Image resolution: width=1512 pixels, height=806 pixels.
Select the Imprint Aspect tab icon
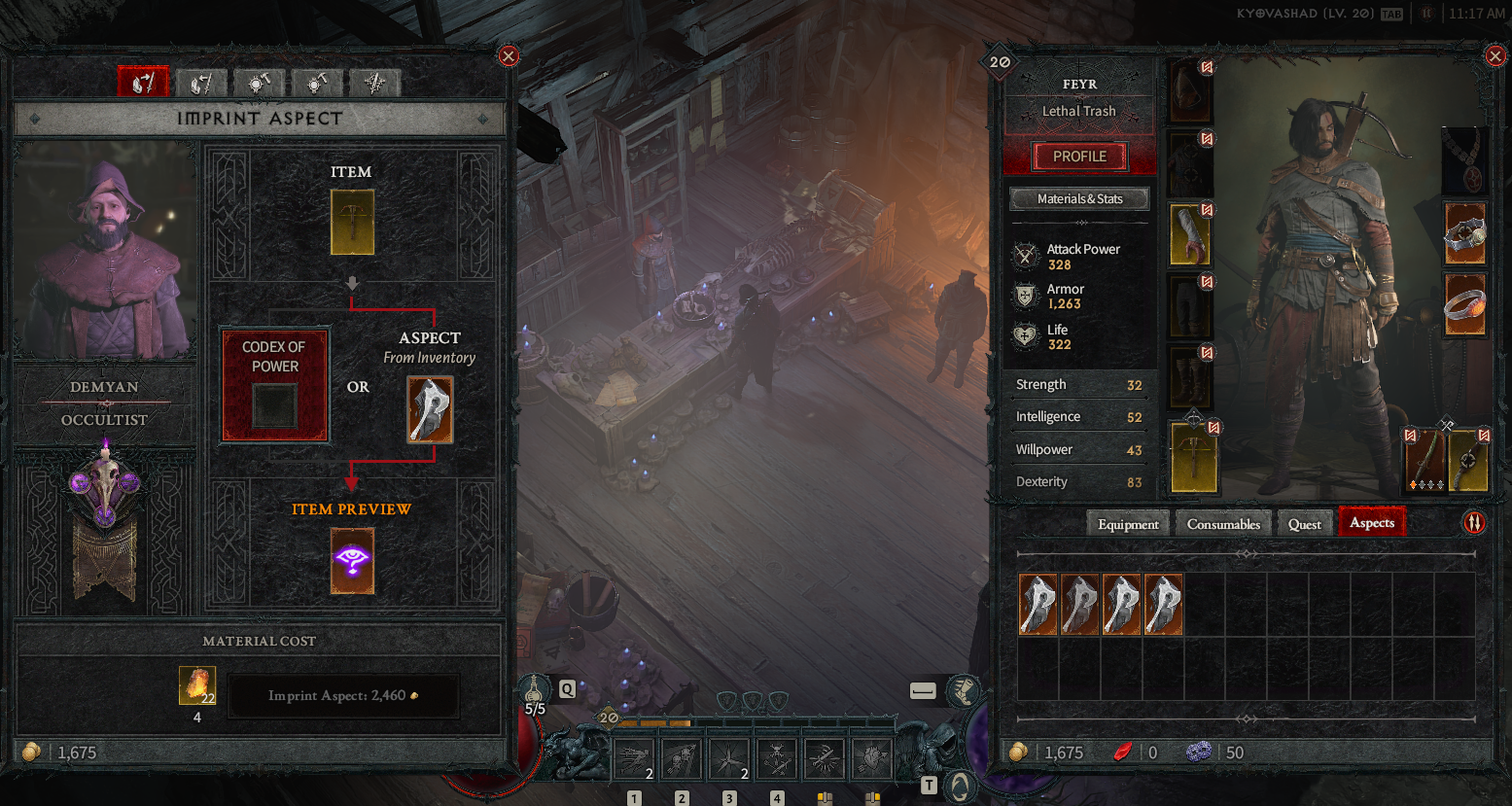pyautogui.click(x=143, y=84)
